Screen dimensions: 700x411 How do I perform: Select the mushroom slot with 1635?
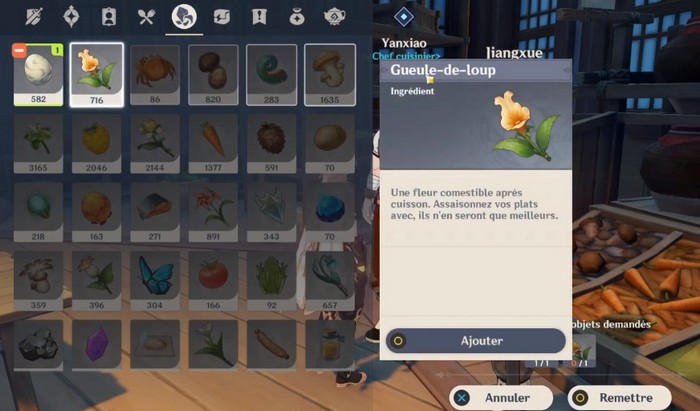pyautogui.click(x=330, y=72)
